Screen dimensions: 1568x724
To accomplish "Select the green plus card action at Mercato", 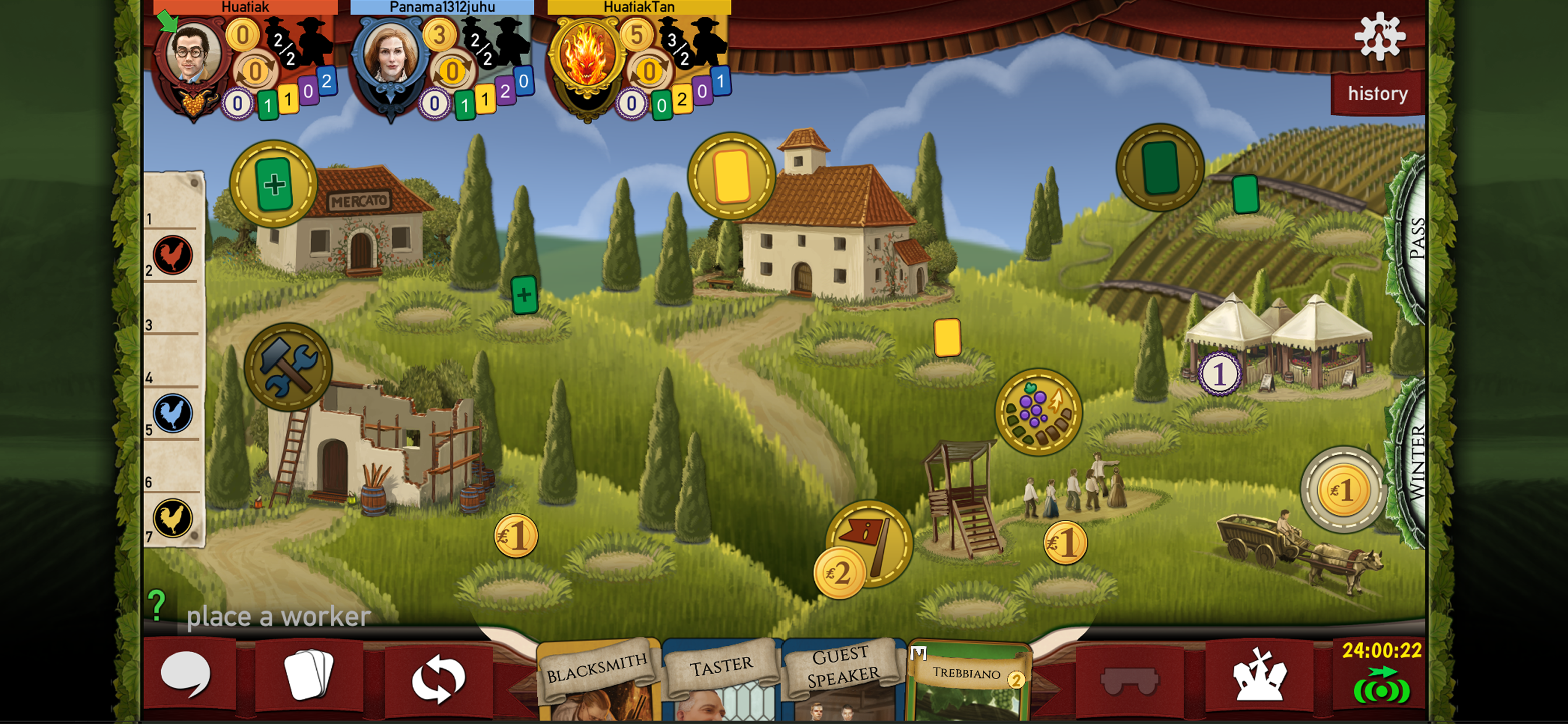I will pyautogui.click(x=274, y=184).
